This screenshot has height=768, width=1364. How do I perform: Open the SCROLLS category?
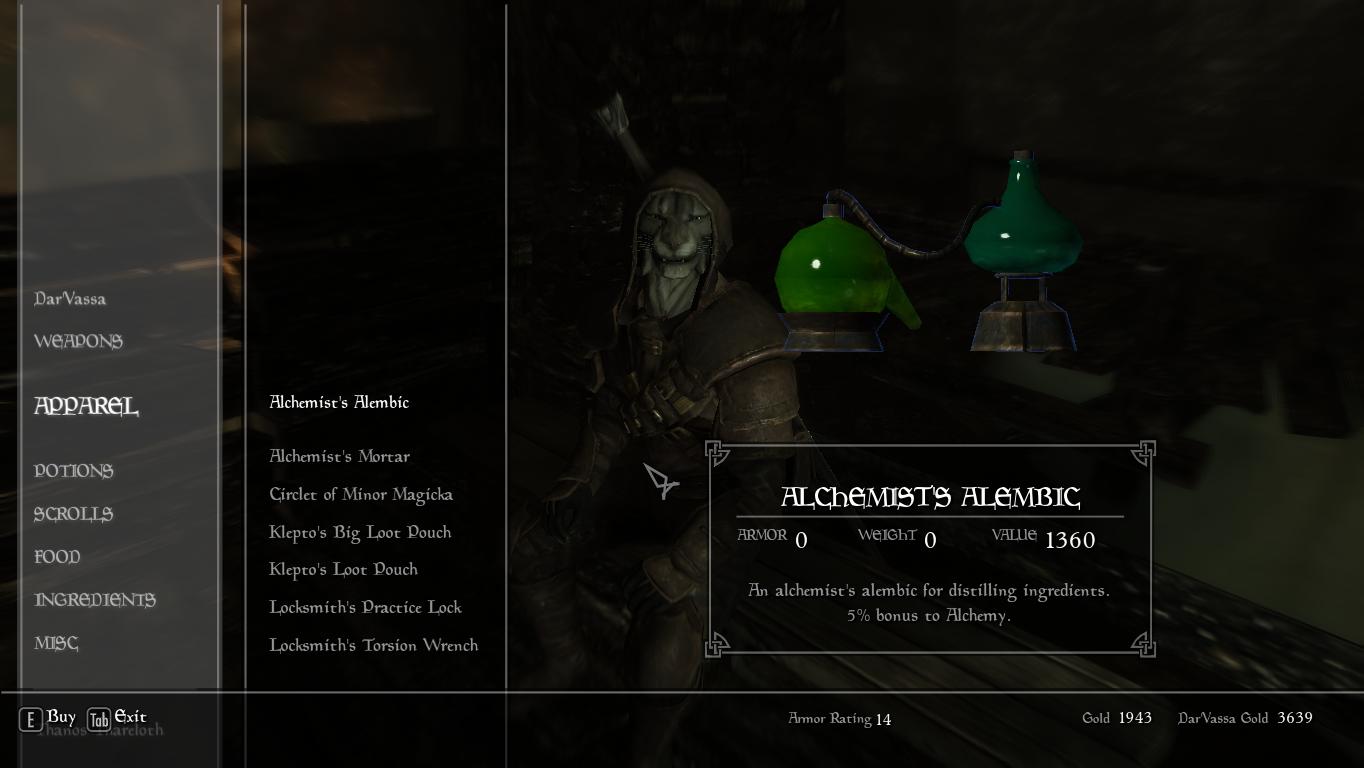[72, 513]
